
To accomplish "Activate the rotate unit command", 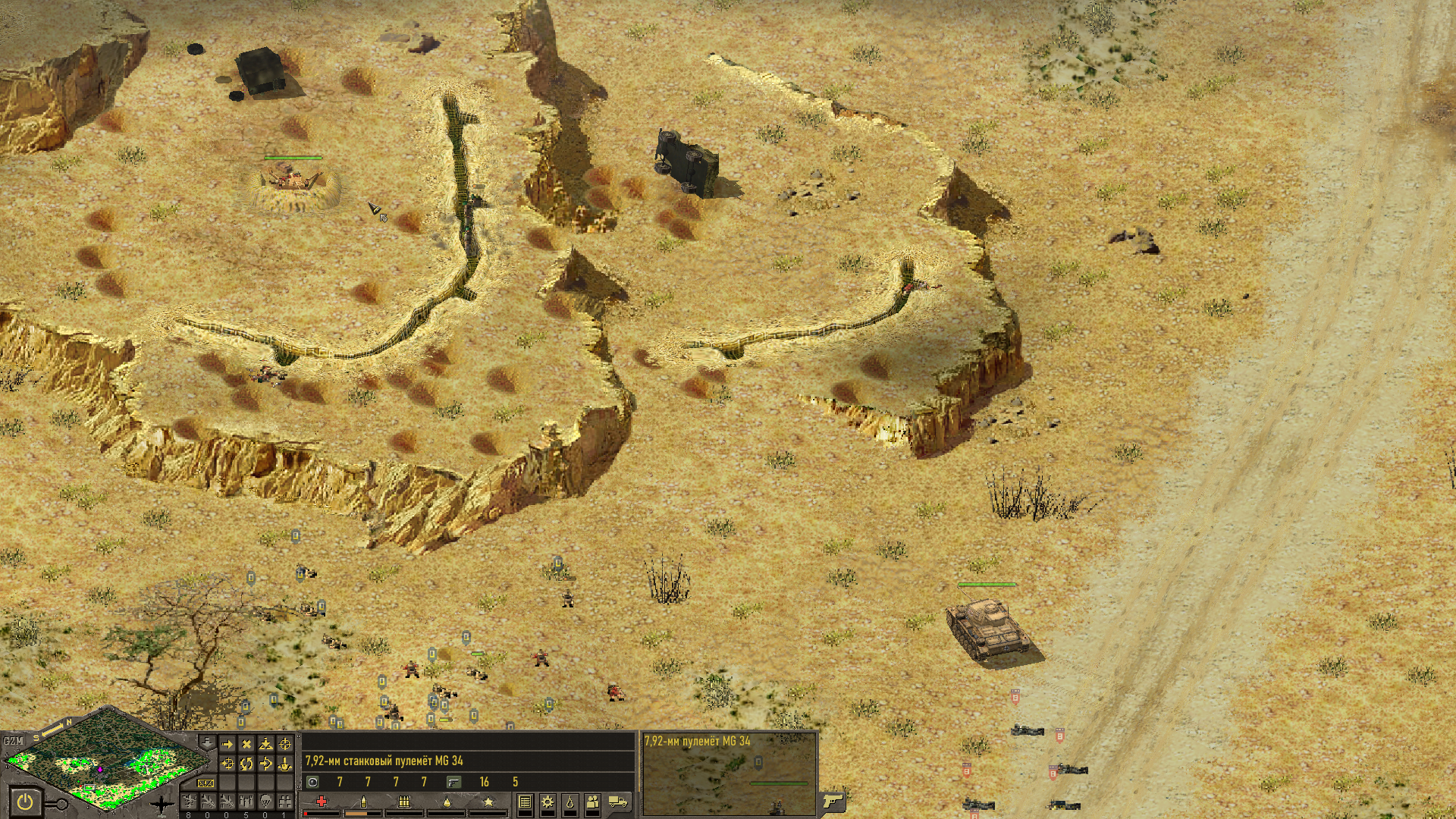I will (x=246, y=764).
